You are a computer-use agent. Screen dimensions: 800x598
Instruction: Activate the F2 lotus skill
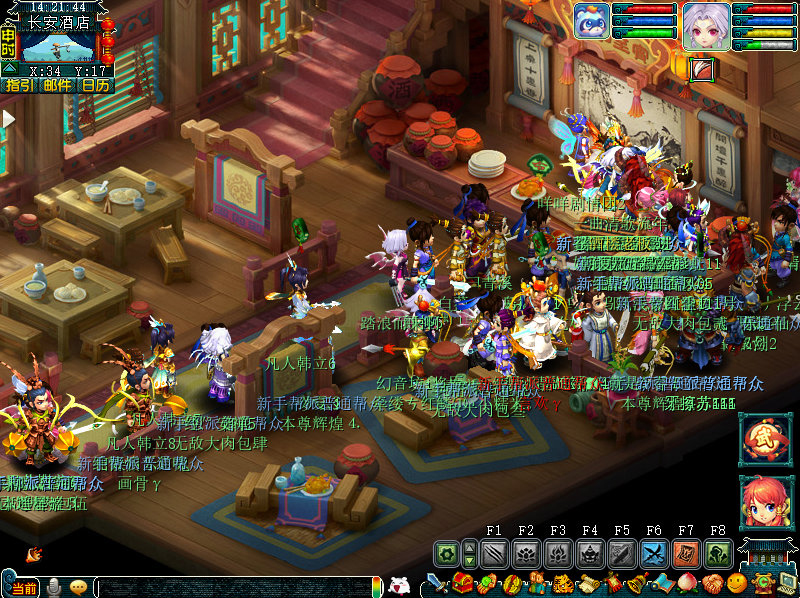(x=526, y=553)
